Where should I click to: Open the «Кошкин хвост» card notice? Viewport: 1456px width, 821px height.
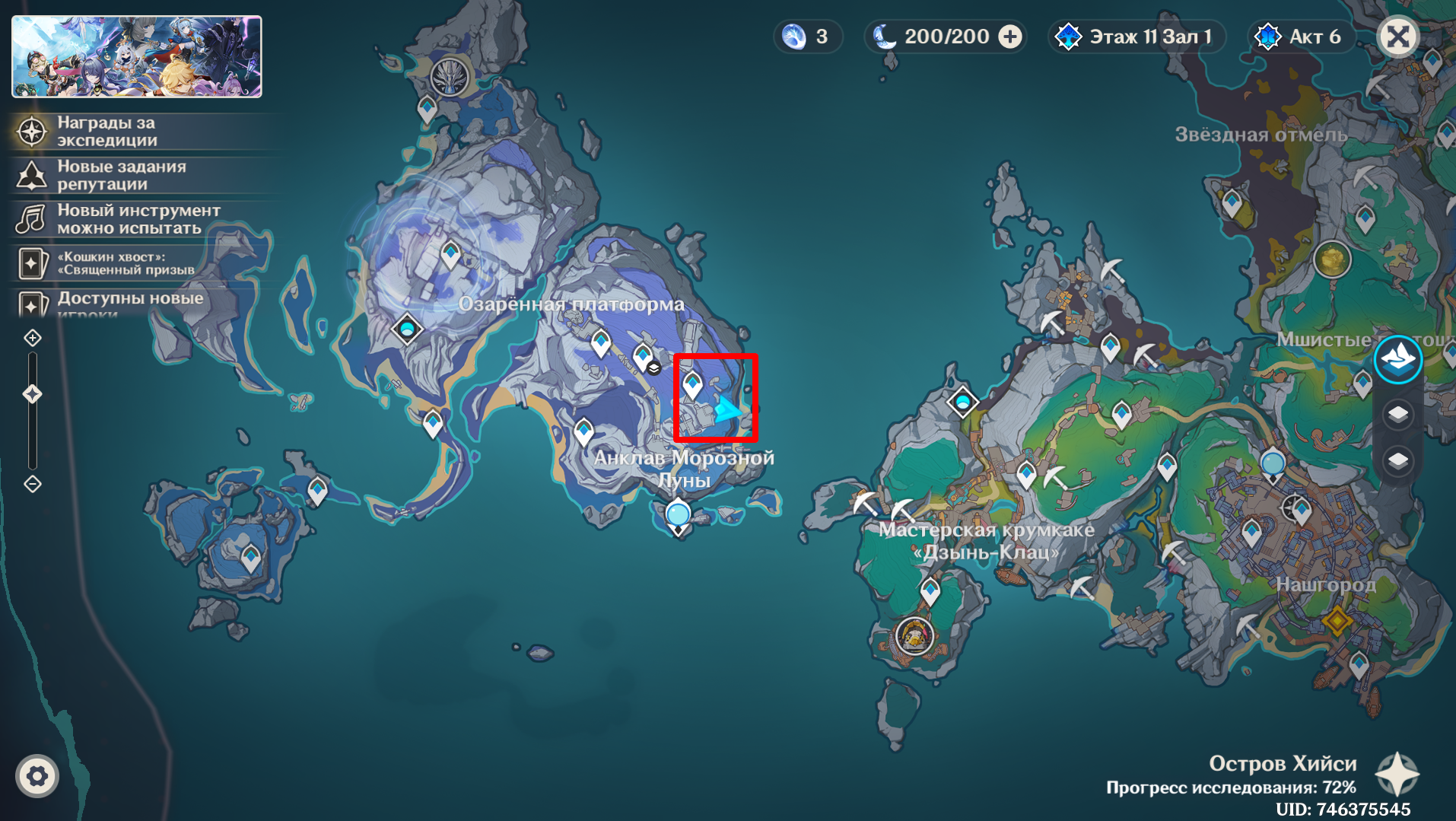tap(126, 263)
